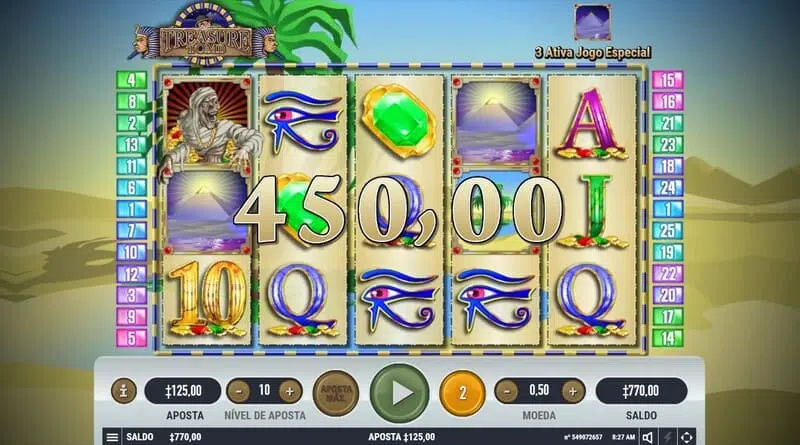Open the hamburger menu in the bottom bar

(x=112, y=437)
